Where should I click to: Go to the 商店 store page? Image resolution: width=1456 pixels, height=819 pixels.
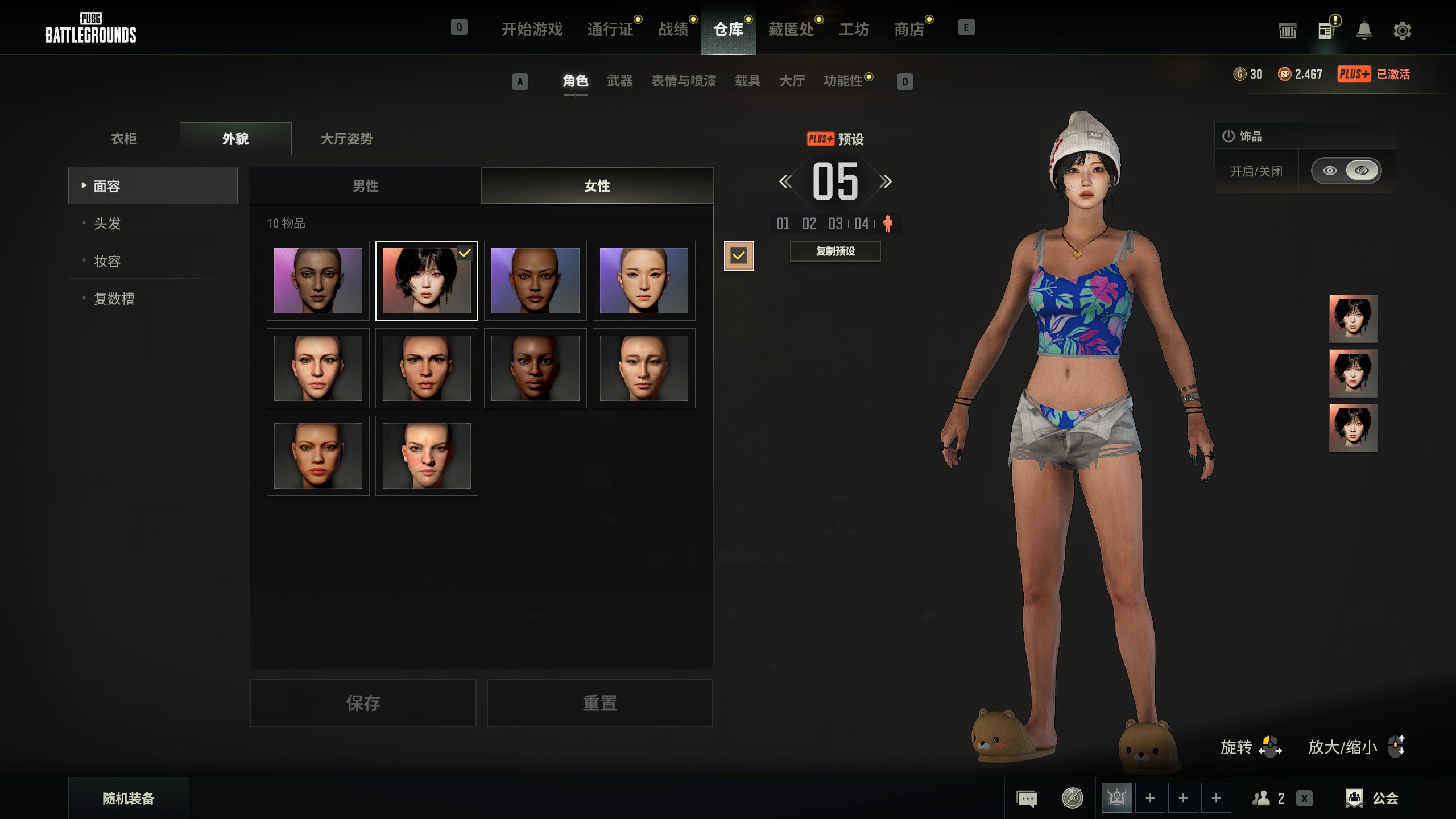pyautogui.click(x=909, y=29)
